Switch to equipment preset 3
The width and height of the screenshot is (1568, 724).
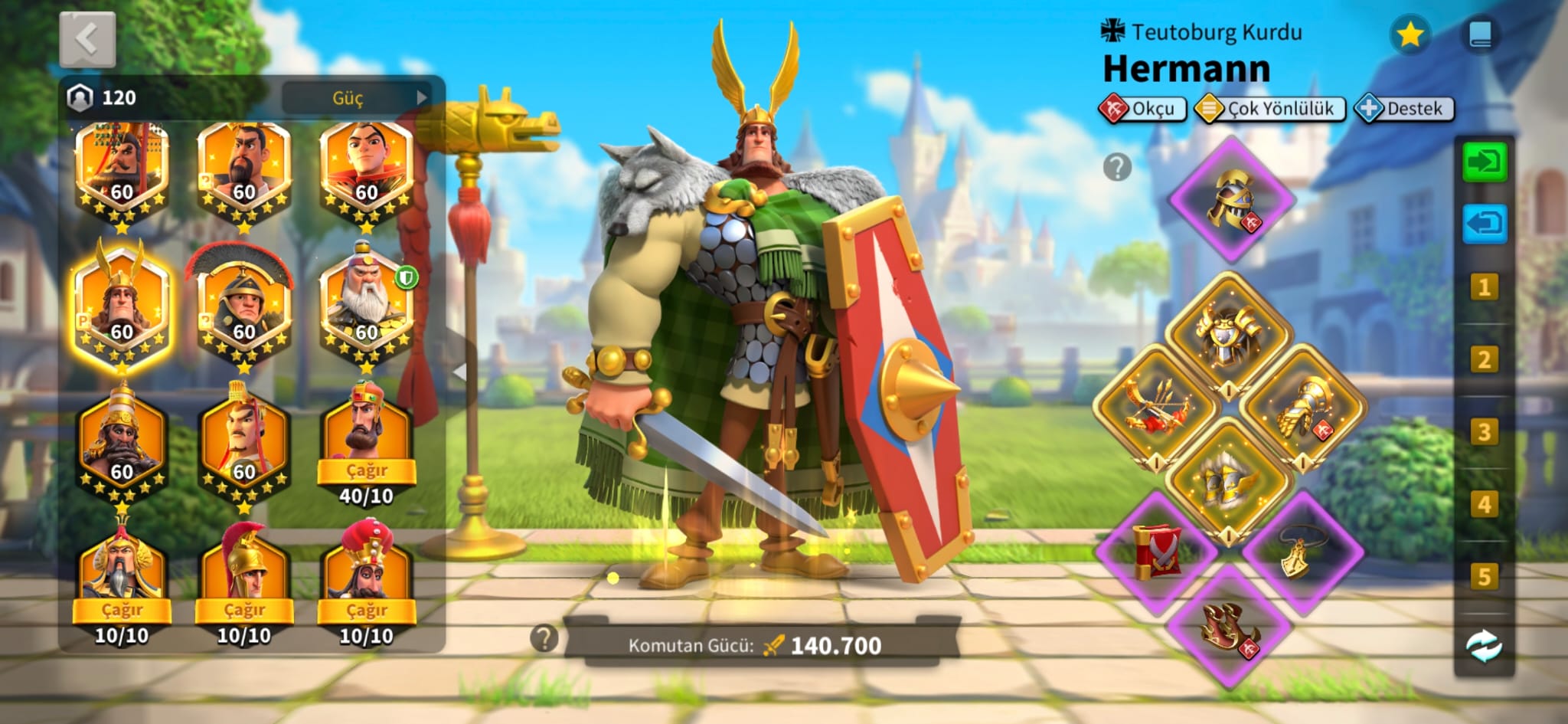1484,432
